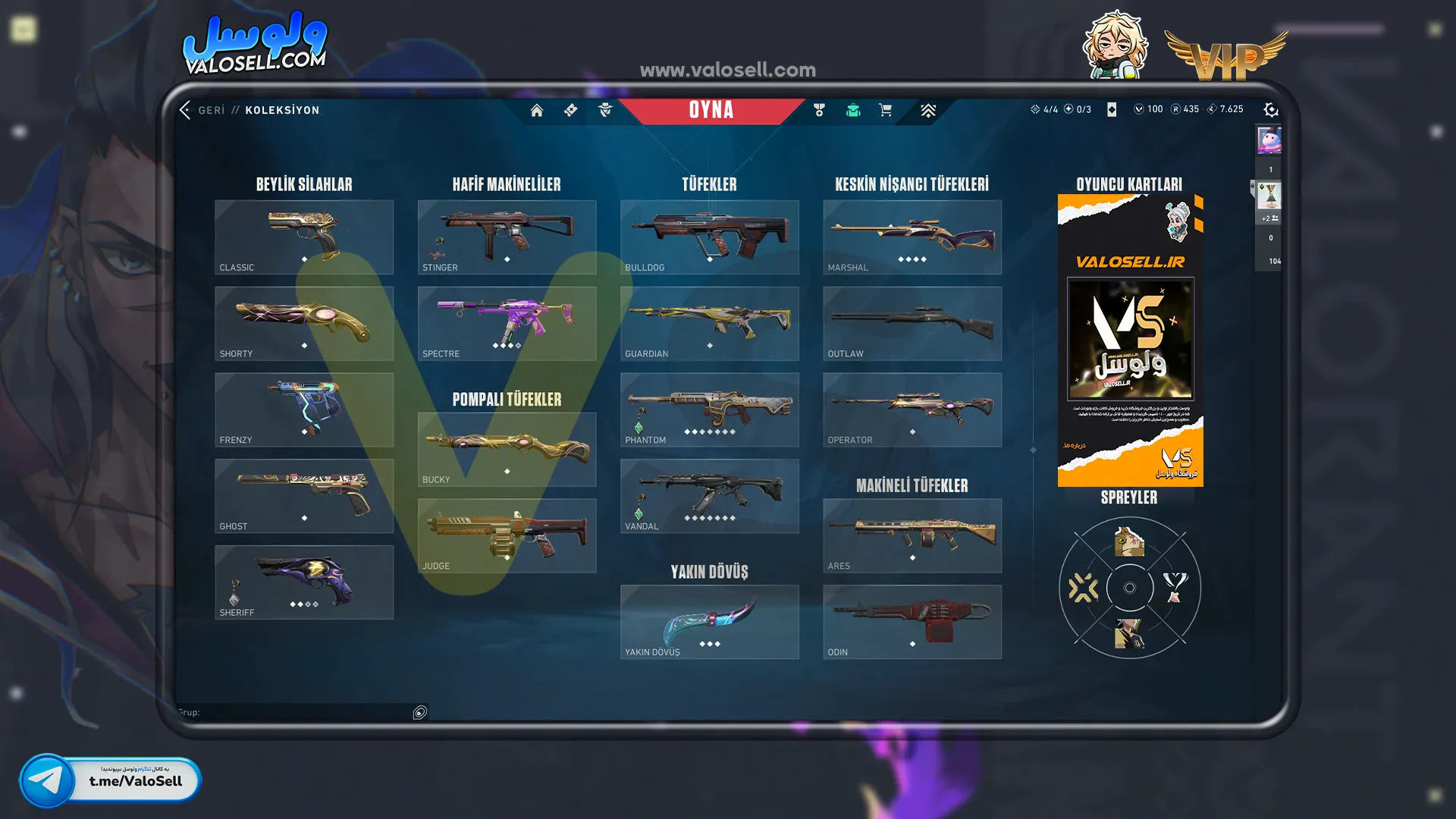This screenshot has height=819, width=1456.
Task: Select the Sheriff revolver slot
Action: (304, 582)
